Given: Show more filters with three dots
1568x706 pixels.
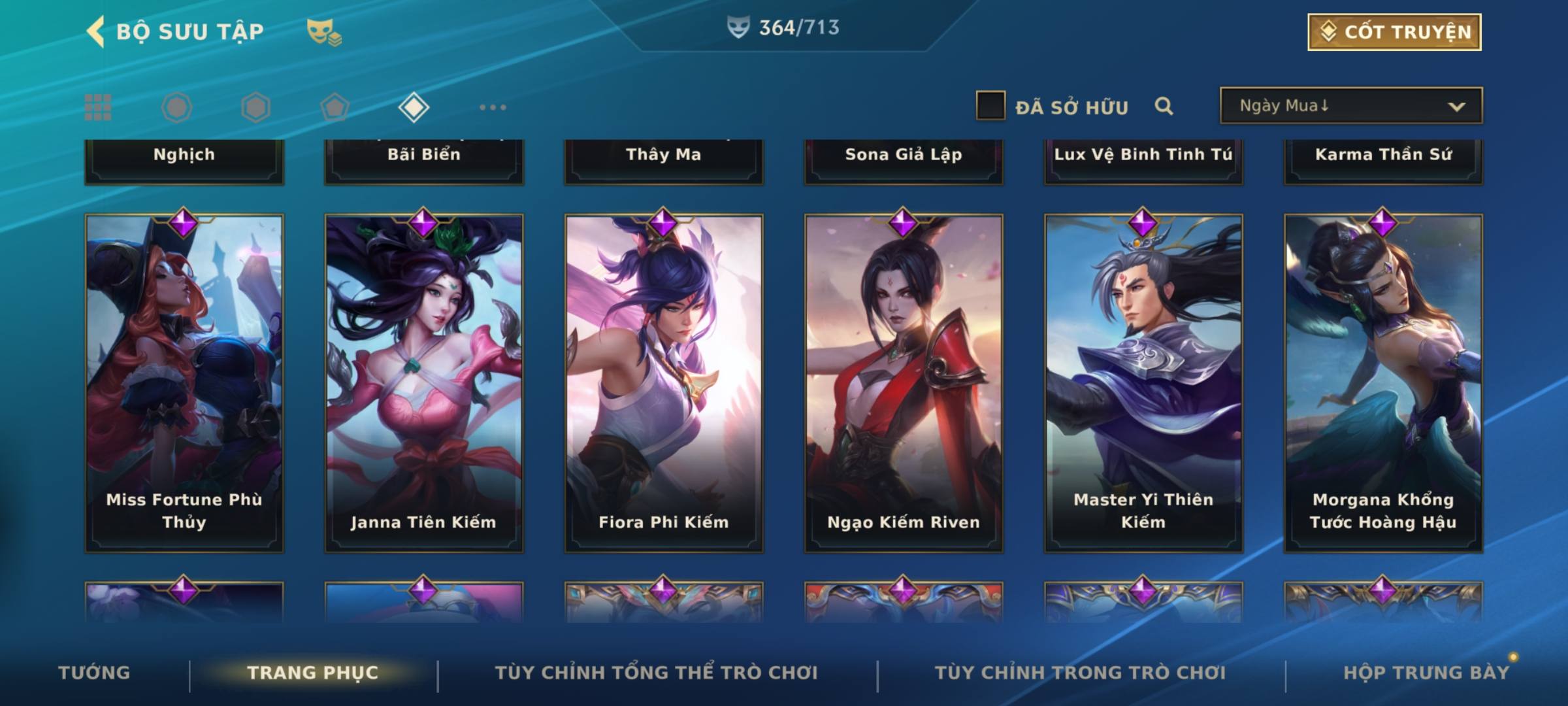Looking at the screenshot, I should [x=493, y=107].
